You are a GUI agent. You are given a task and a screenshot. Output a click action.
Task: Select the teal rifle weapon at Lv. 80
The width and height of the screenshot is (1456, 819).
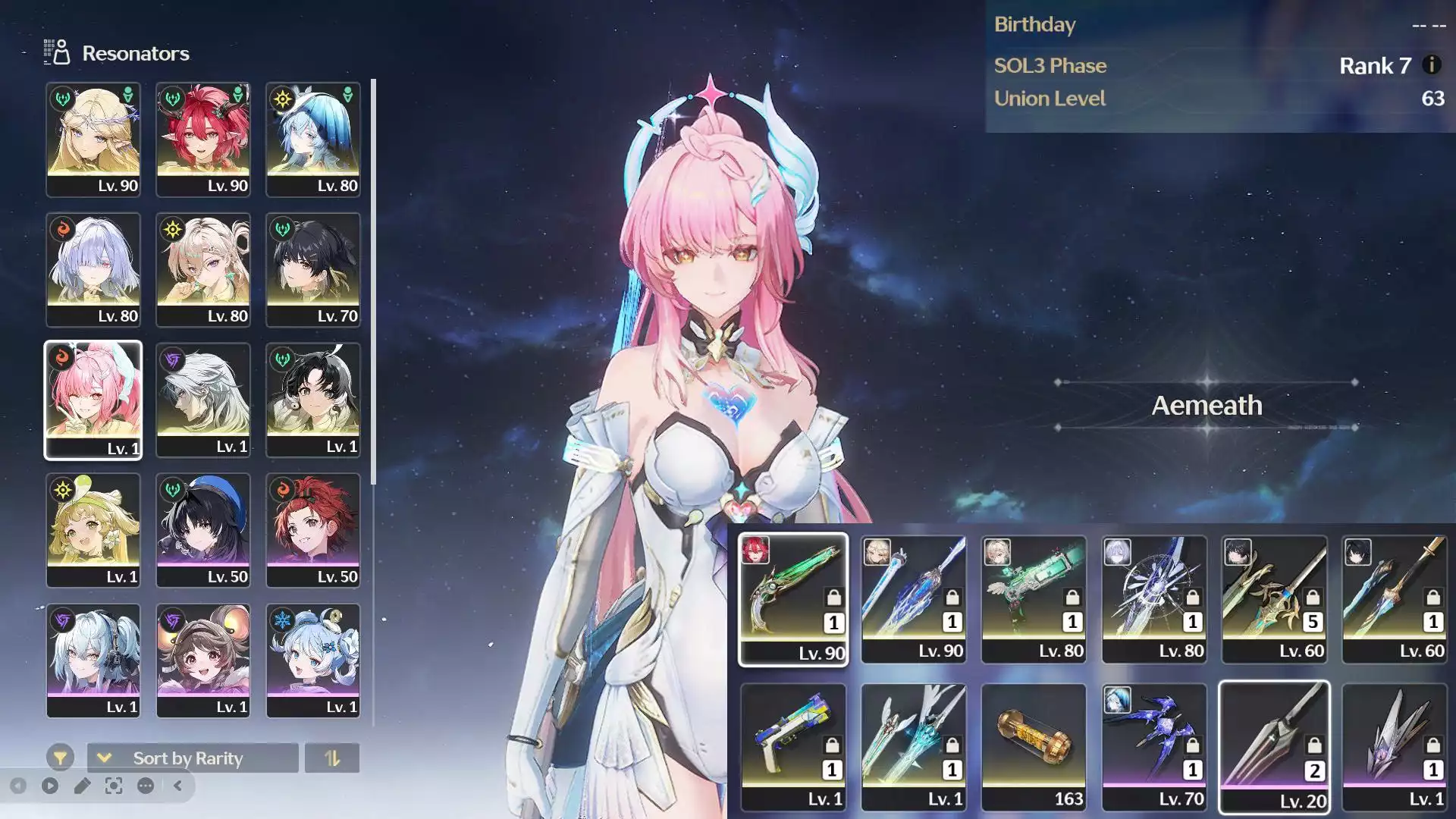point(1034,598)
